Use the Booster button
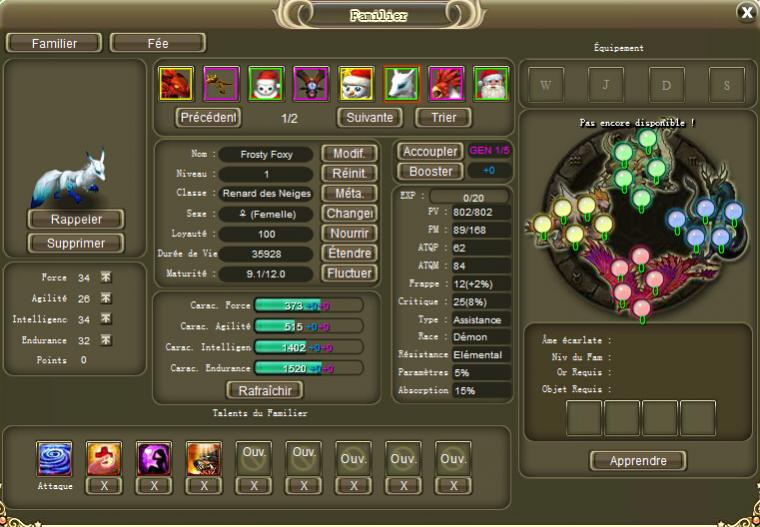The width and height of the screenshot is (760, 527). [430, 171]
